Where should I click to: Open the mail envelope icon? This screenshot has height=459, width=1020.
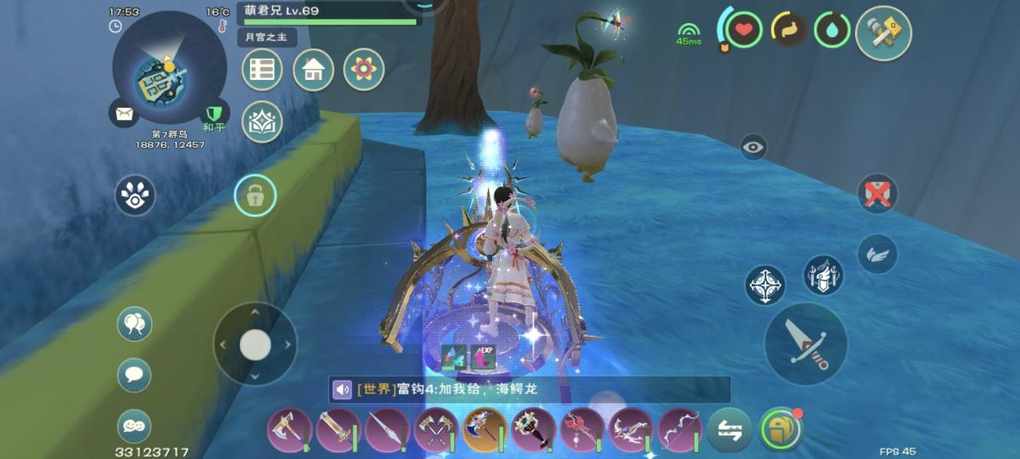pos(124,114)
